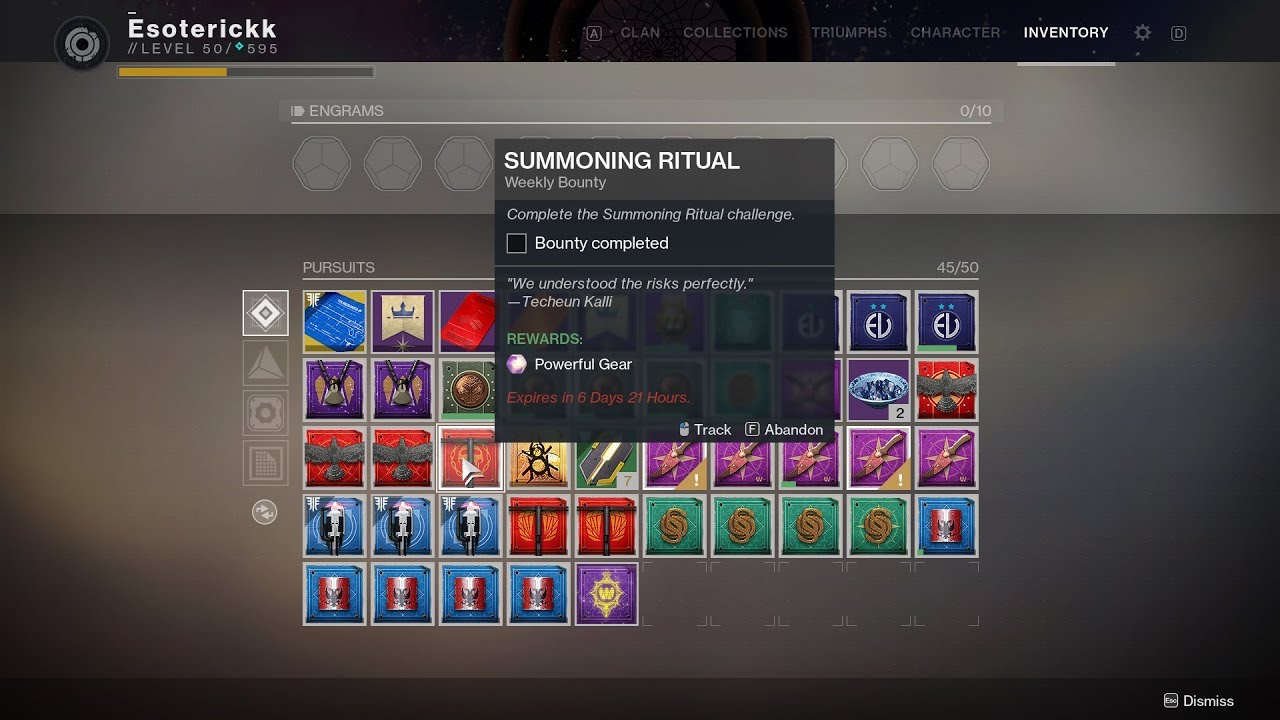This screenshot has width=1280, height=720.
Task: Switch to the Collections tab
Action: 735,32
